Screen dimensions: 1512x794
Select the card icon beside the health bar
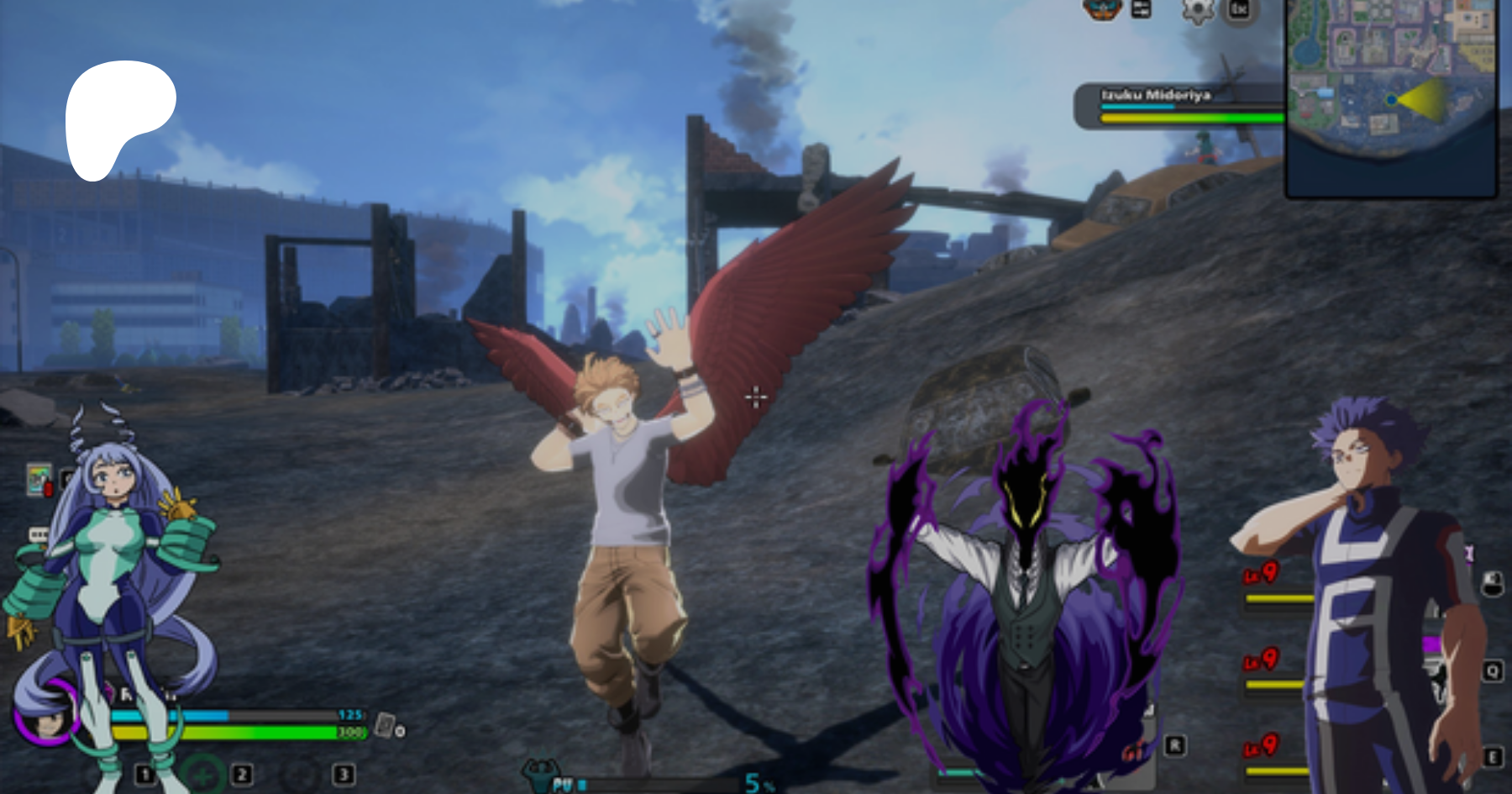click(385, 724)
